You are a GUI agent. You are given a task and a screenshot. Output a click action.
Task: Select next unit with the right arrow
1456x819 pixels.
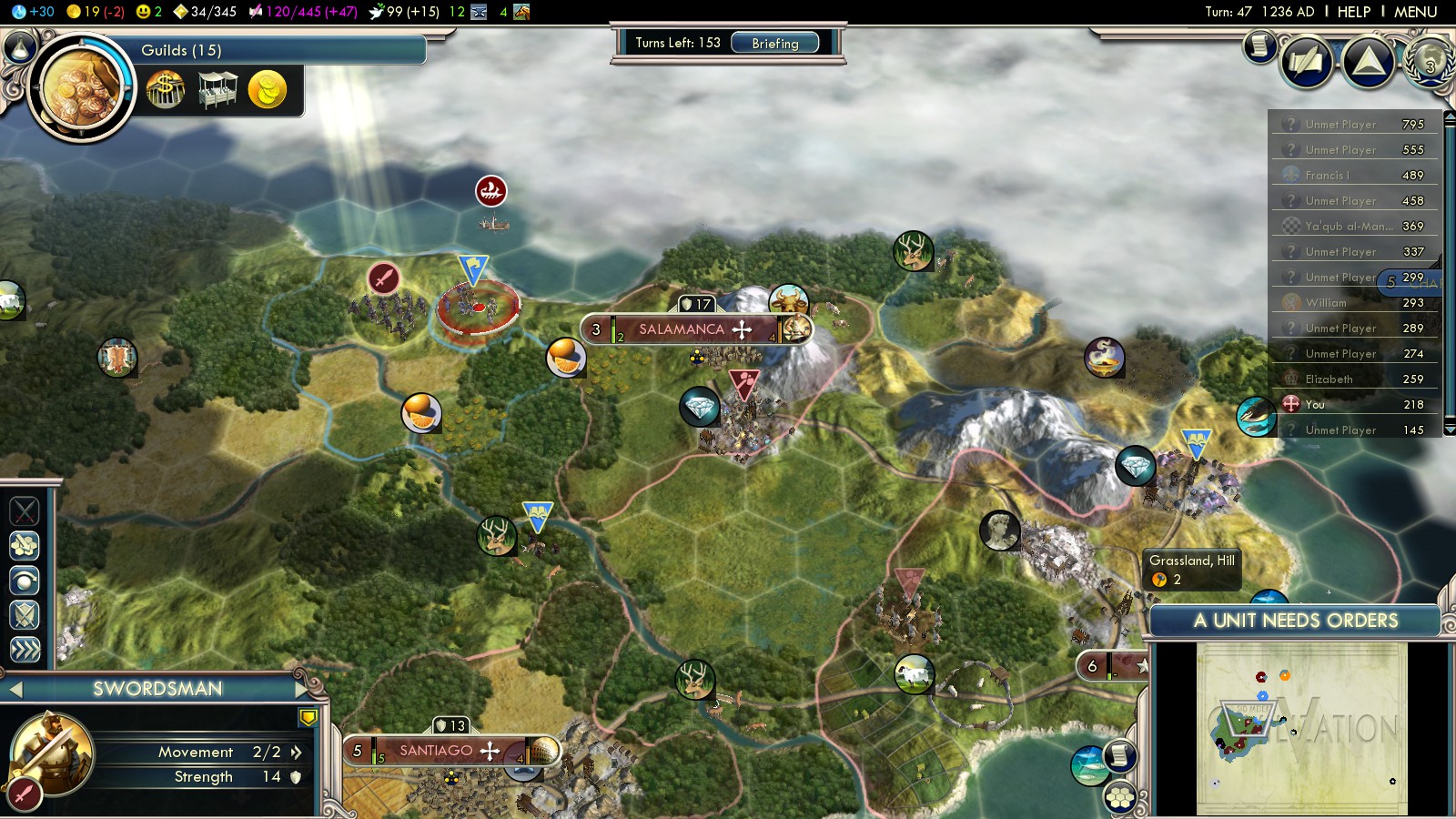point(303,689)
